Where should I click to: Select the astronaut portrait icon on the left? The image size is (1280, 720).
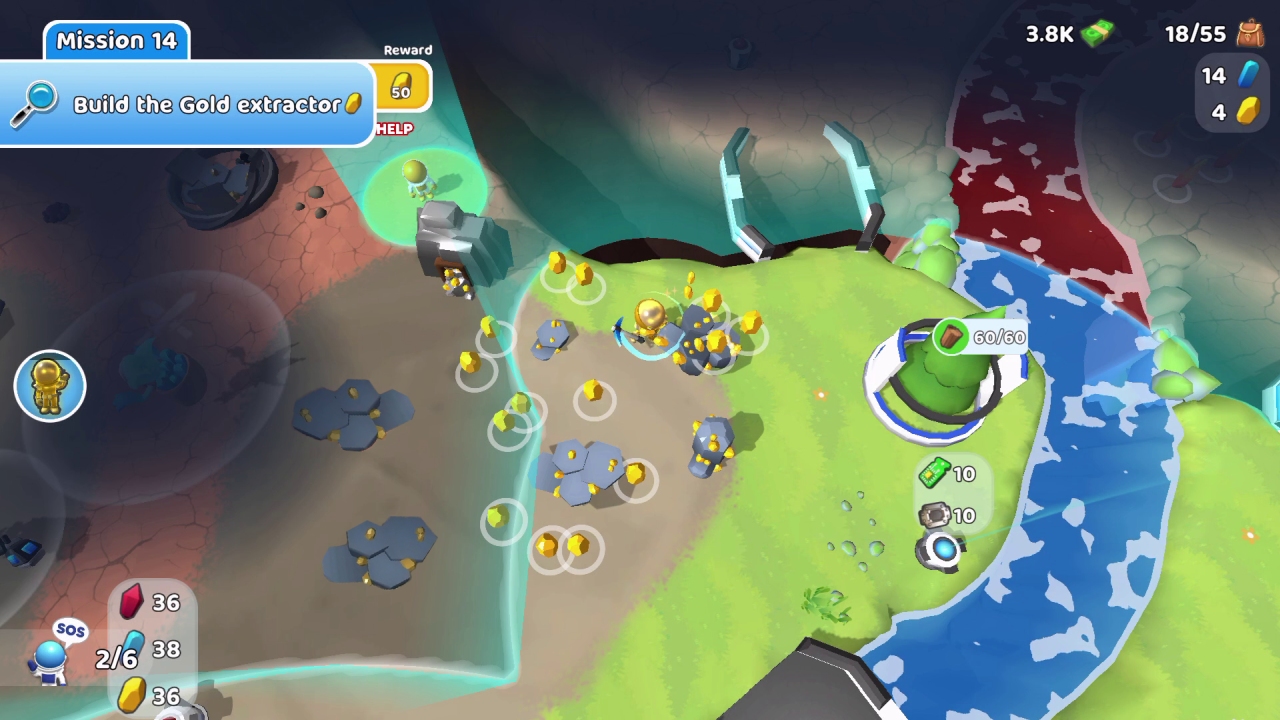click(x=49, y=386)
